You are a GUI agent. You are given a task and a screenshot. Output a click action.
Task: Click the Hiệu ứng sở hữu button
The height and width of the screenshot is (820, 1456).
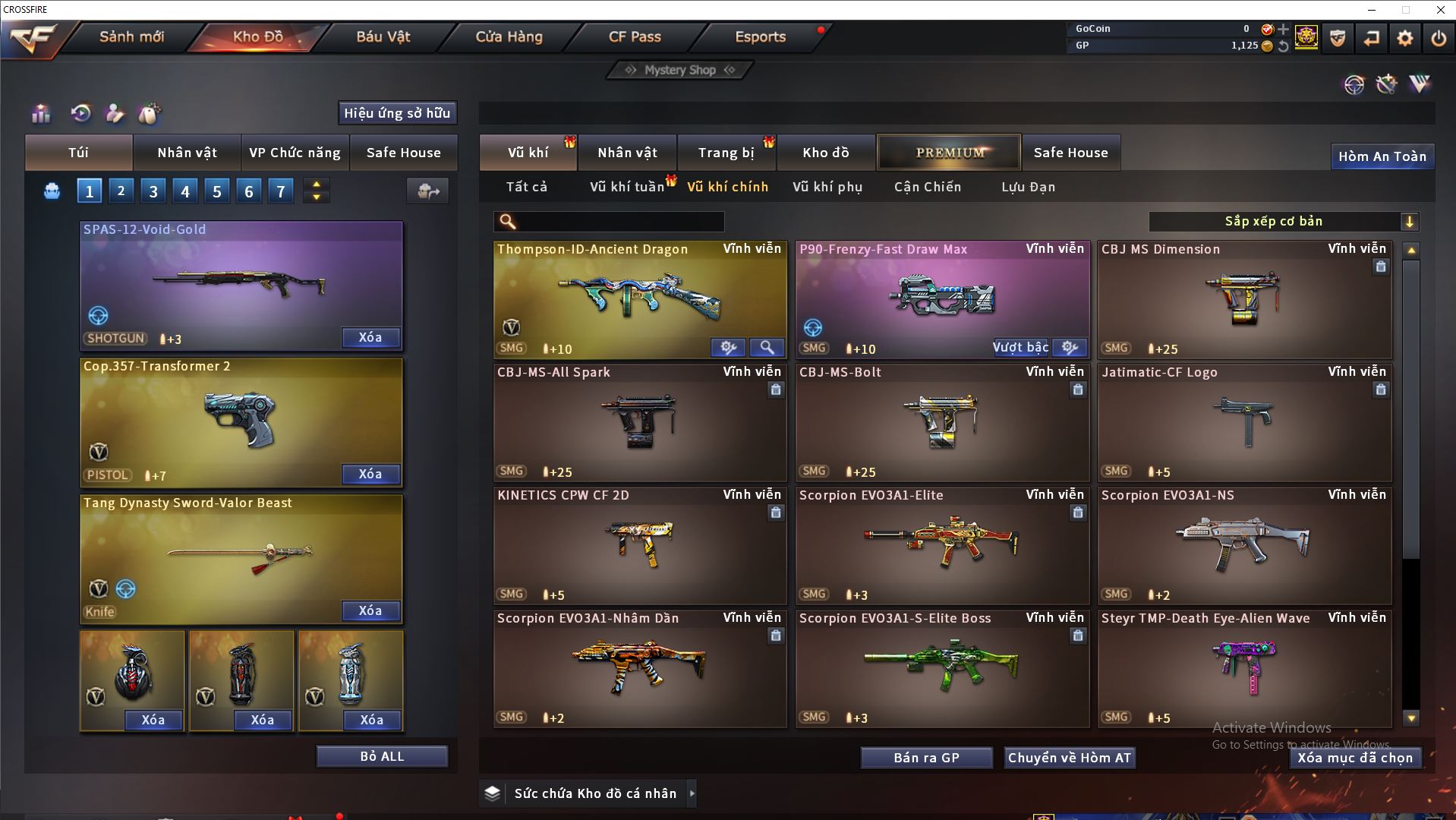point(397,113)
